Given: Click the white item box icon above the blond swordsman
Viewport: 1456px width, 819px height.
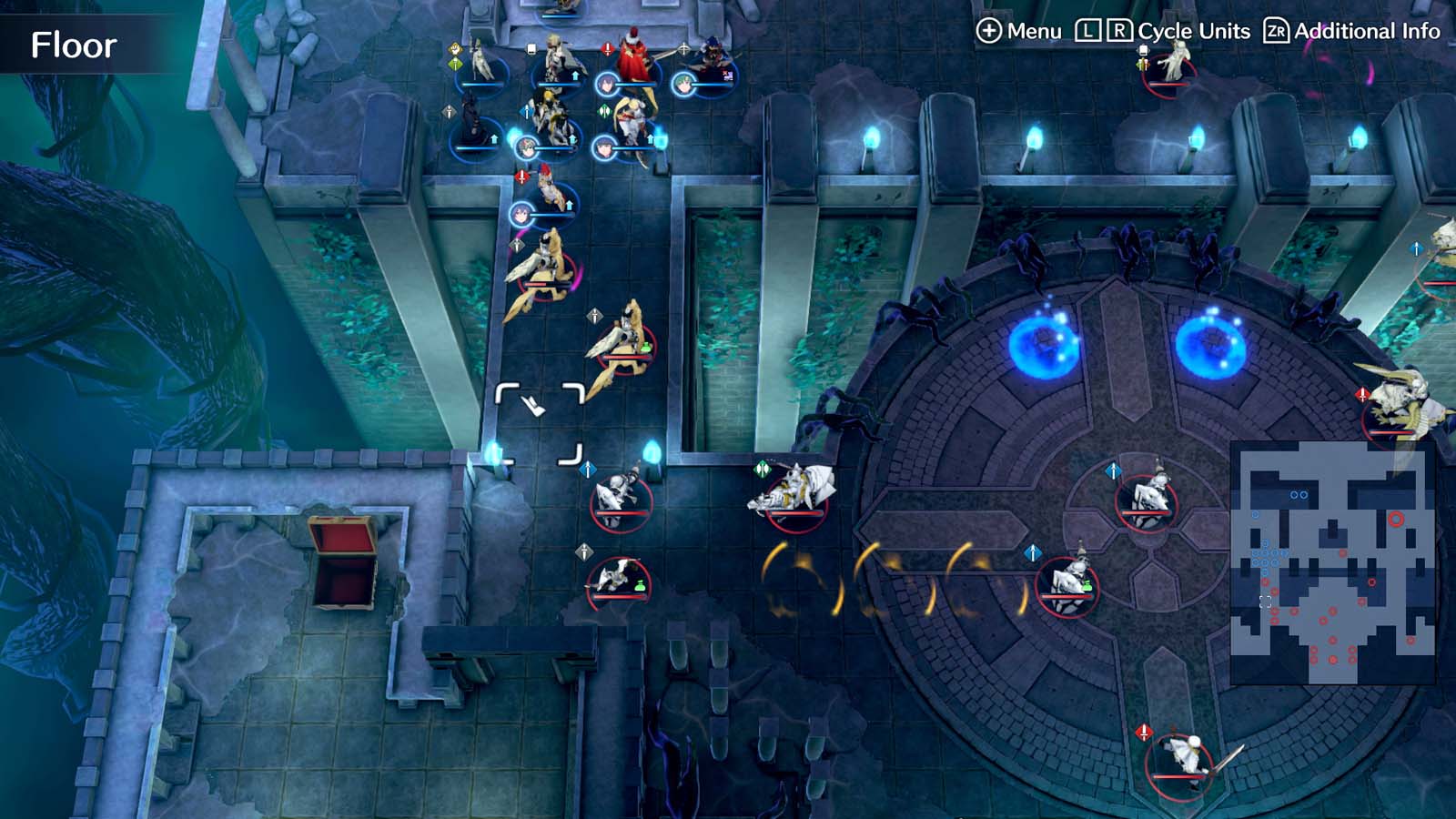Looking at the screenshot, I should click(531, 48).
